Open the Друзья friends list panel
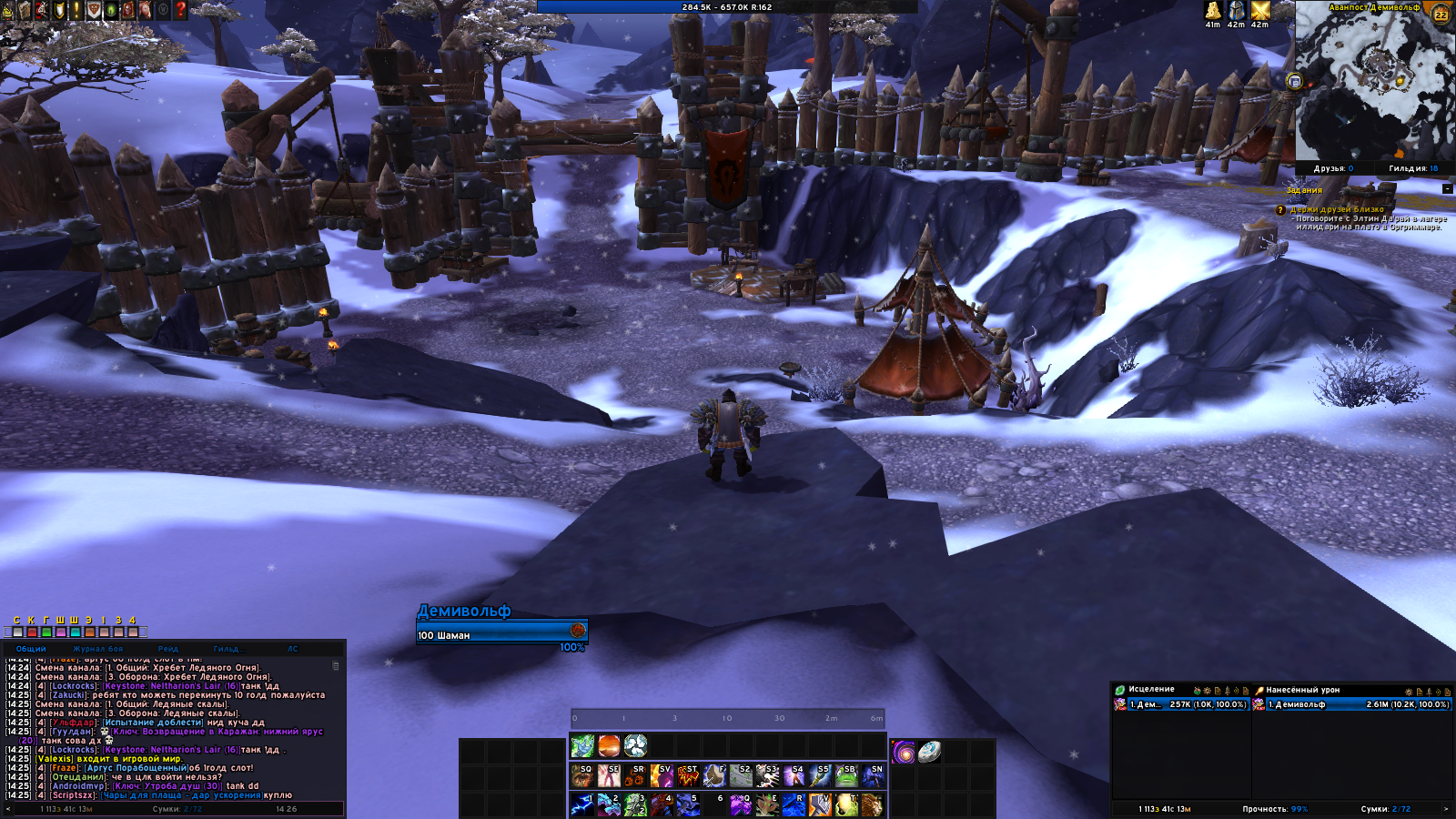The height and width of the screenshot is (819, 1456). [1333, 168]
